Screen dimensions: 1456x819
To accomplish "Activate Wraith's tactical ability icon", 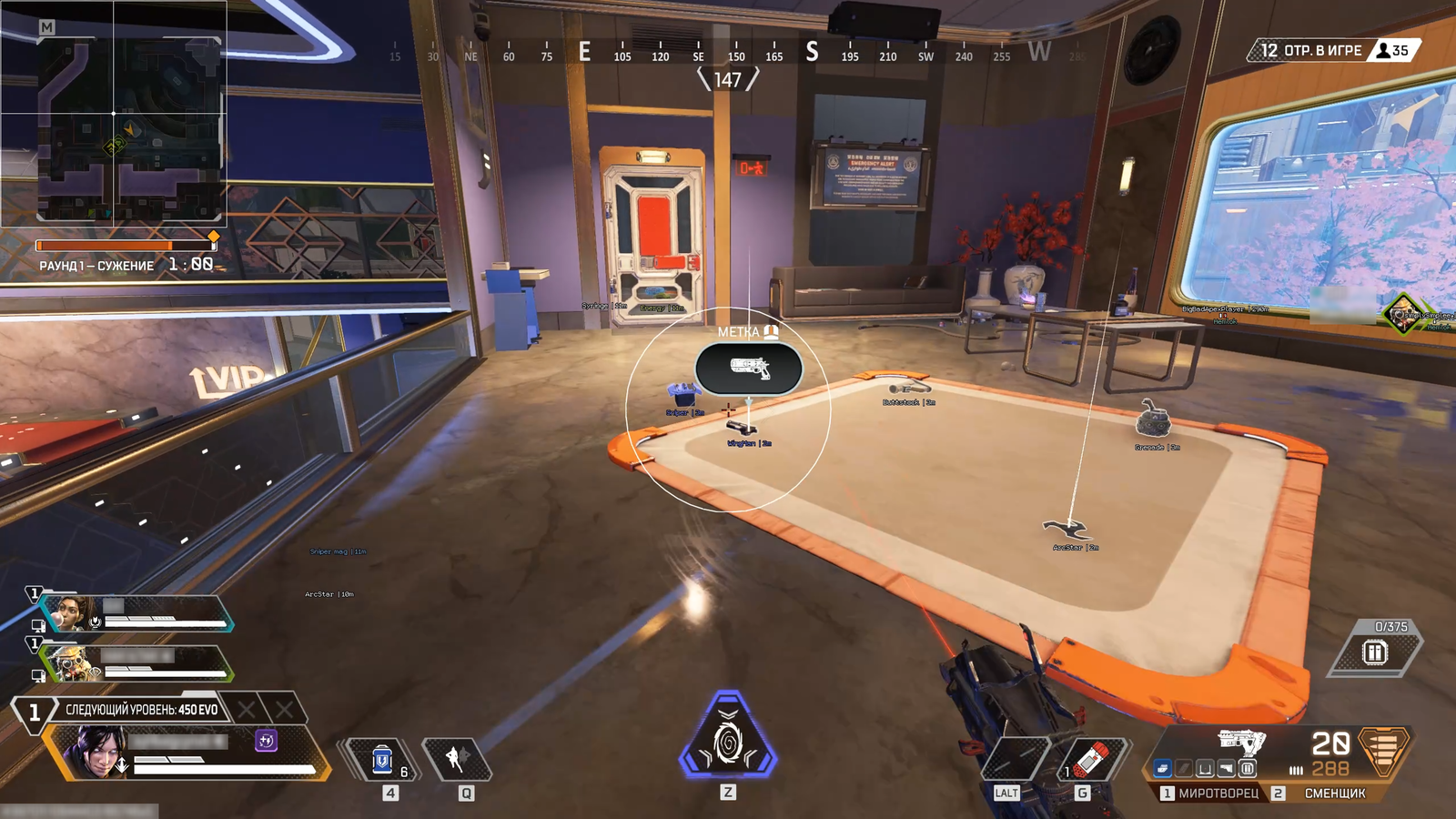I will [x=458, y=759].
